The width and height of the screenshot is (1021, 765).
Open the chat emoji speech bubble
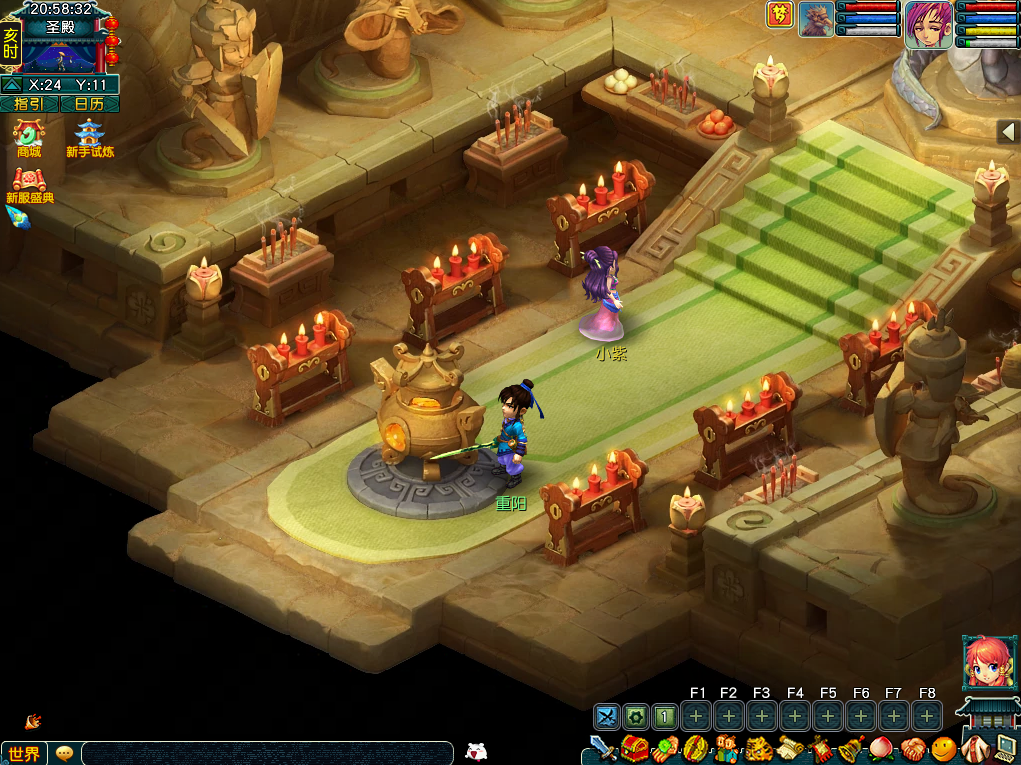(65, 753)
